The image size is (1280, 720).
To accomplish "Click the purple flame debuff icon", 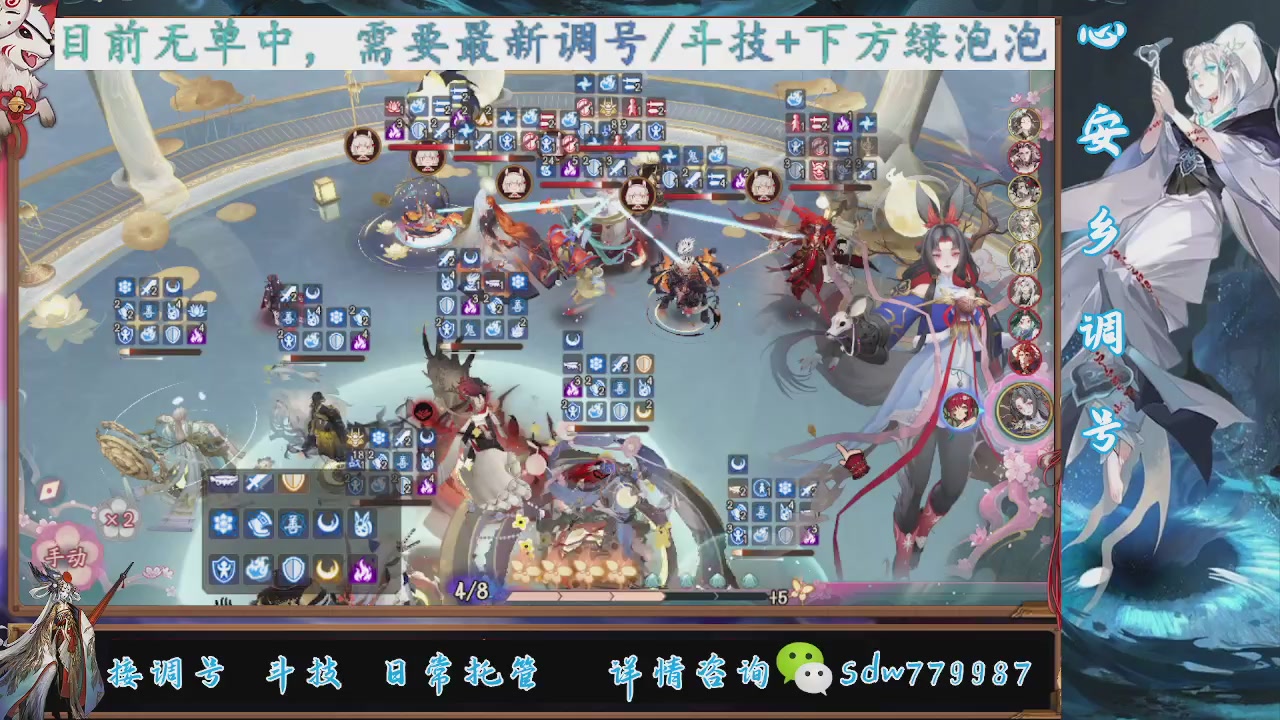I will 363,569.
